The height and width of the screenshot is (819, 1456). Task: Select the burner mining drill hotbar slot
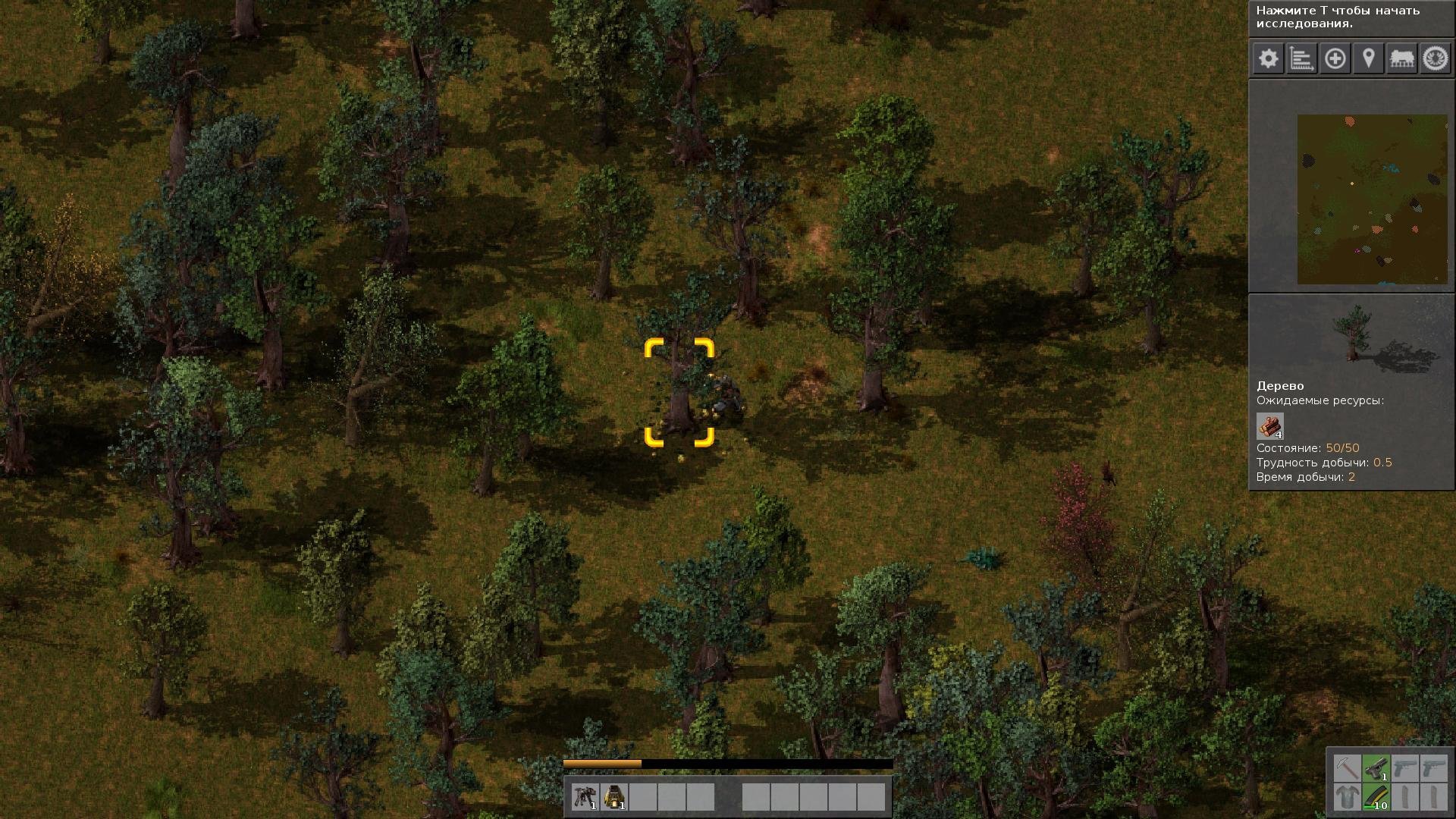(585, 797)
